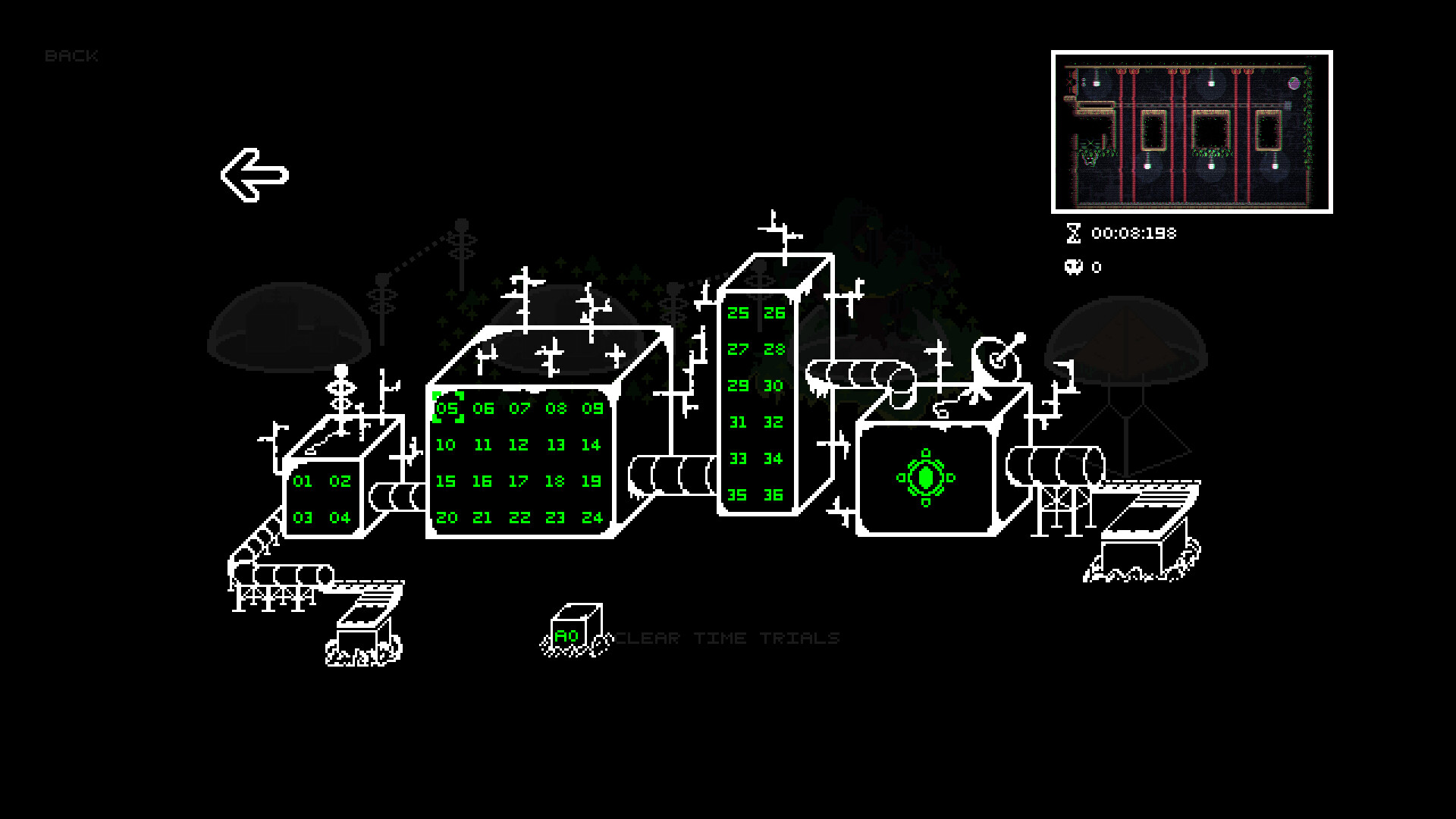Viewport: 1456px width, 819px height.
Task: Choose level 04 in the leftmost building
Action: (340, 518)
